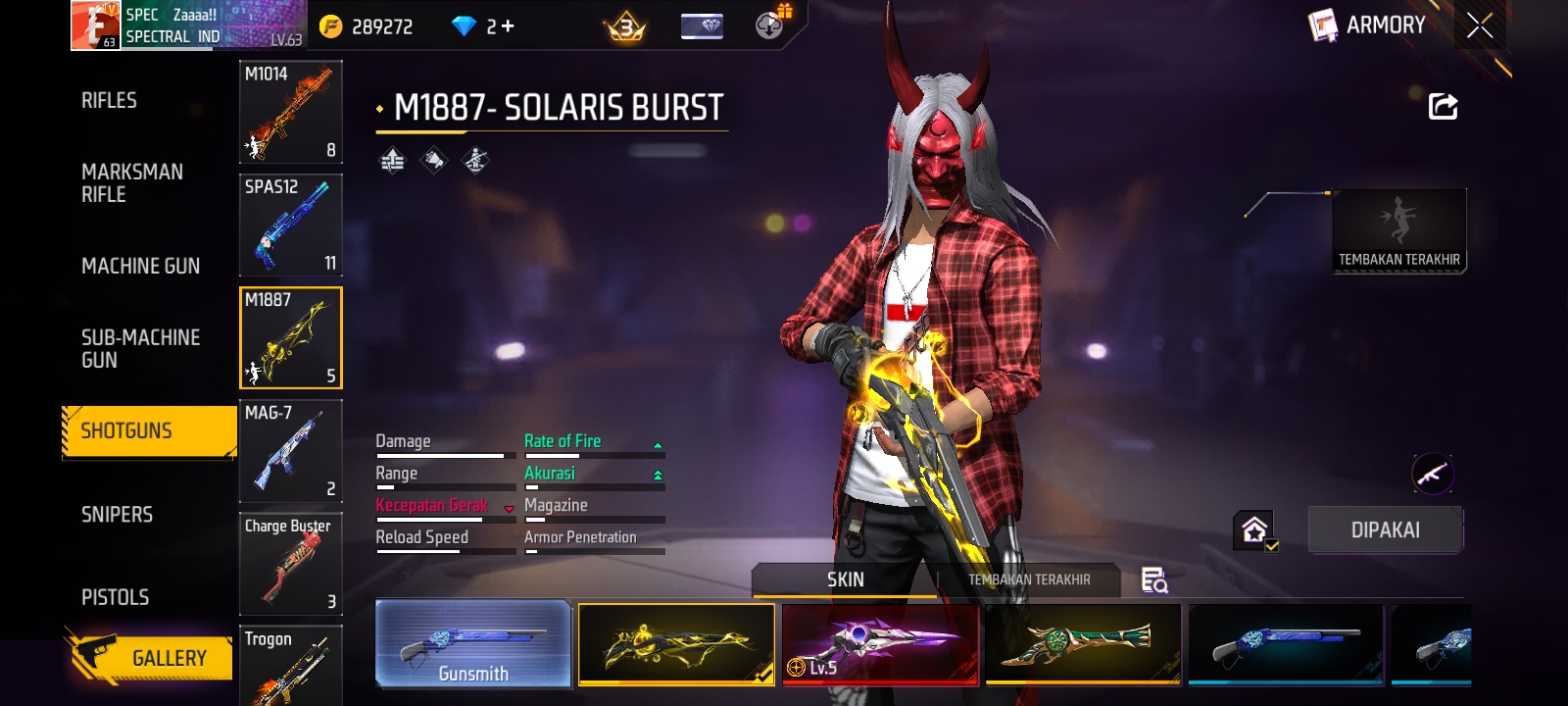
Task: Open the Tembakan Terakhir emote slot
Action: (x=1398, y=231)
